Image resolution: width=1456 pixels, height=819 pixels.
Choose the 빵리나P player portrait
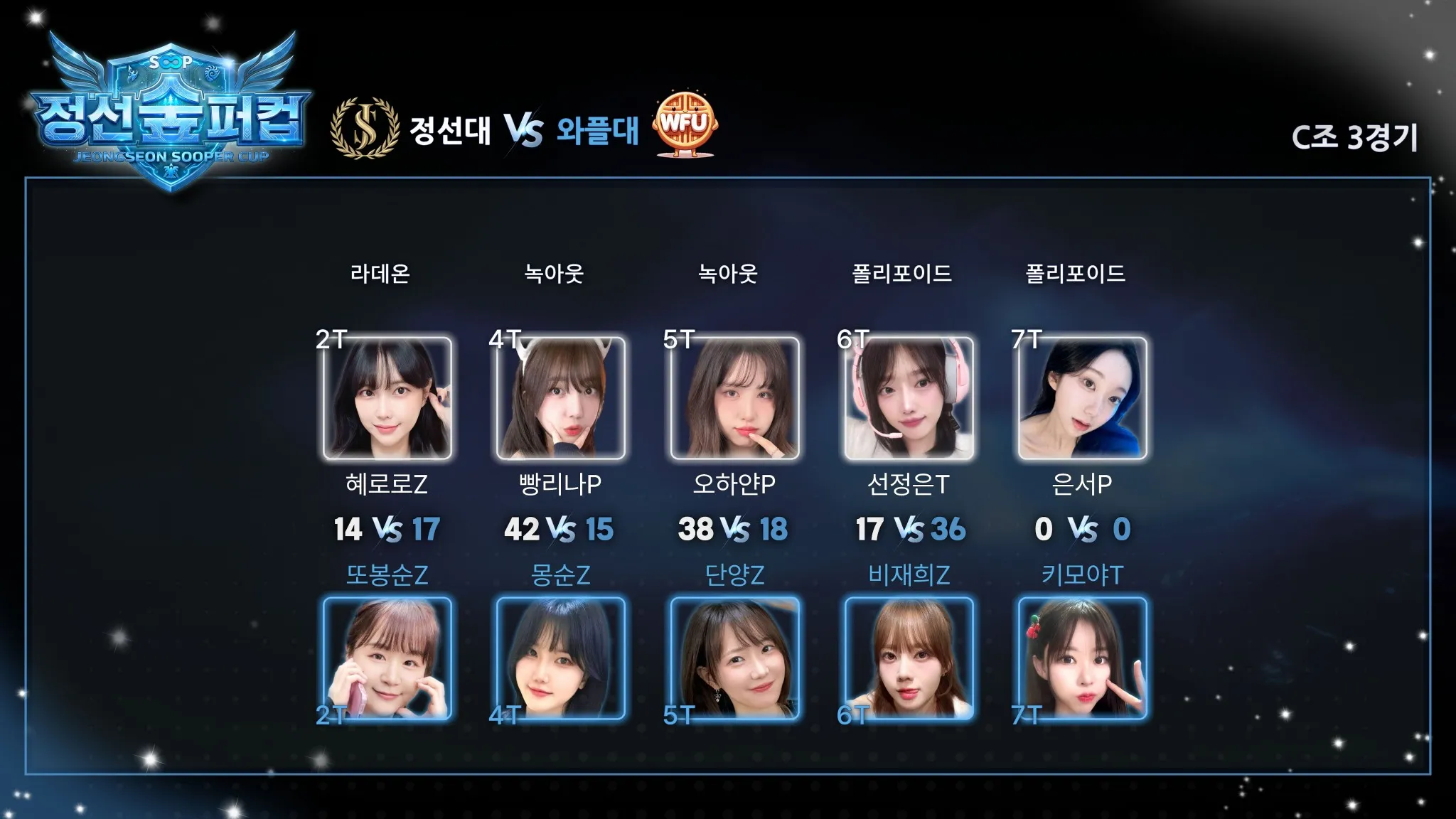(561, 398)
